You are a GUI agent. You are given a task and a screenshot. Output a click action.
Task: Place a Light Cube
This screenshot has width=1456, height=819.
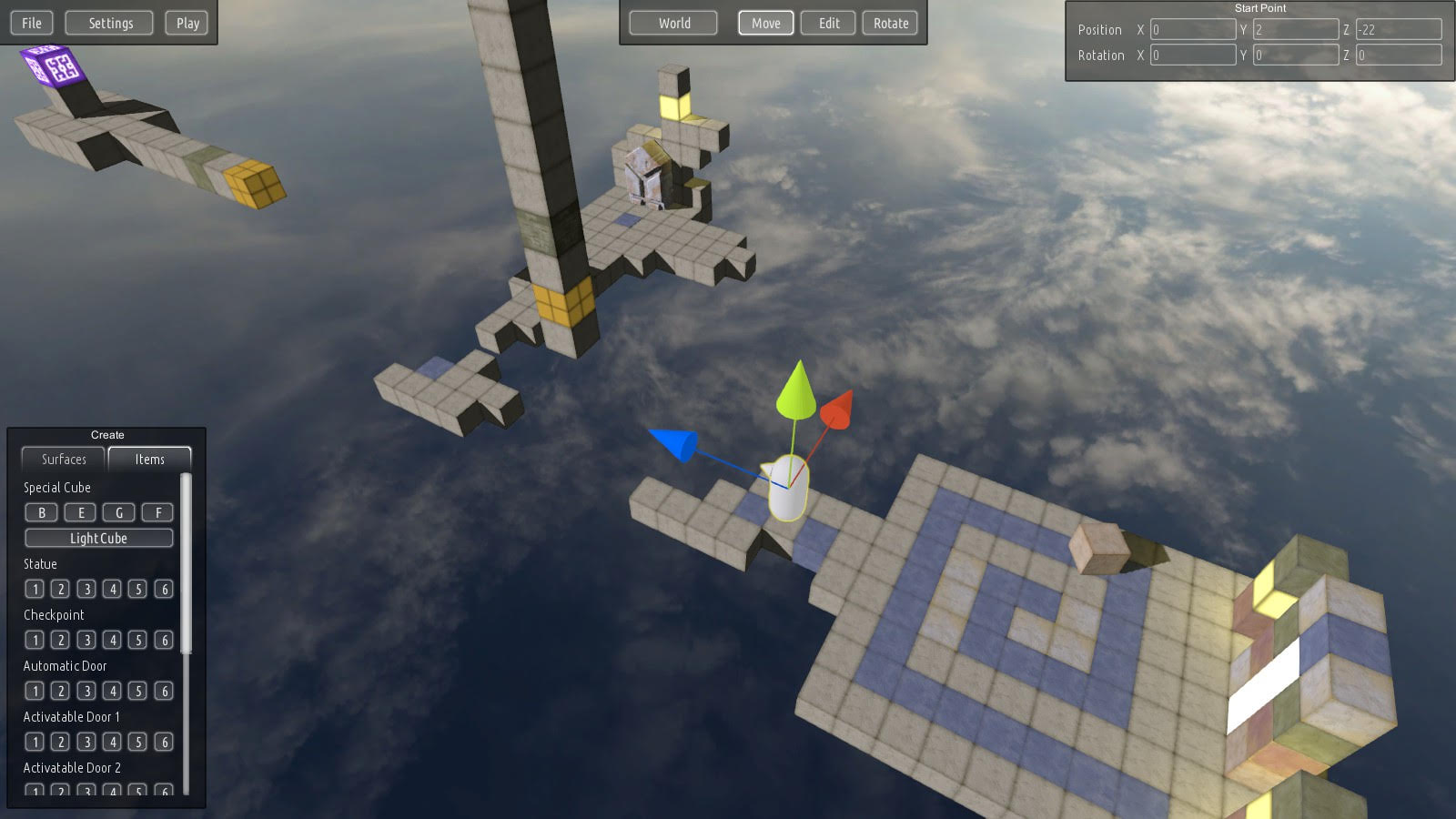click(98, 538)
